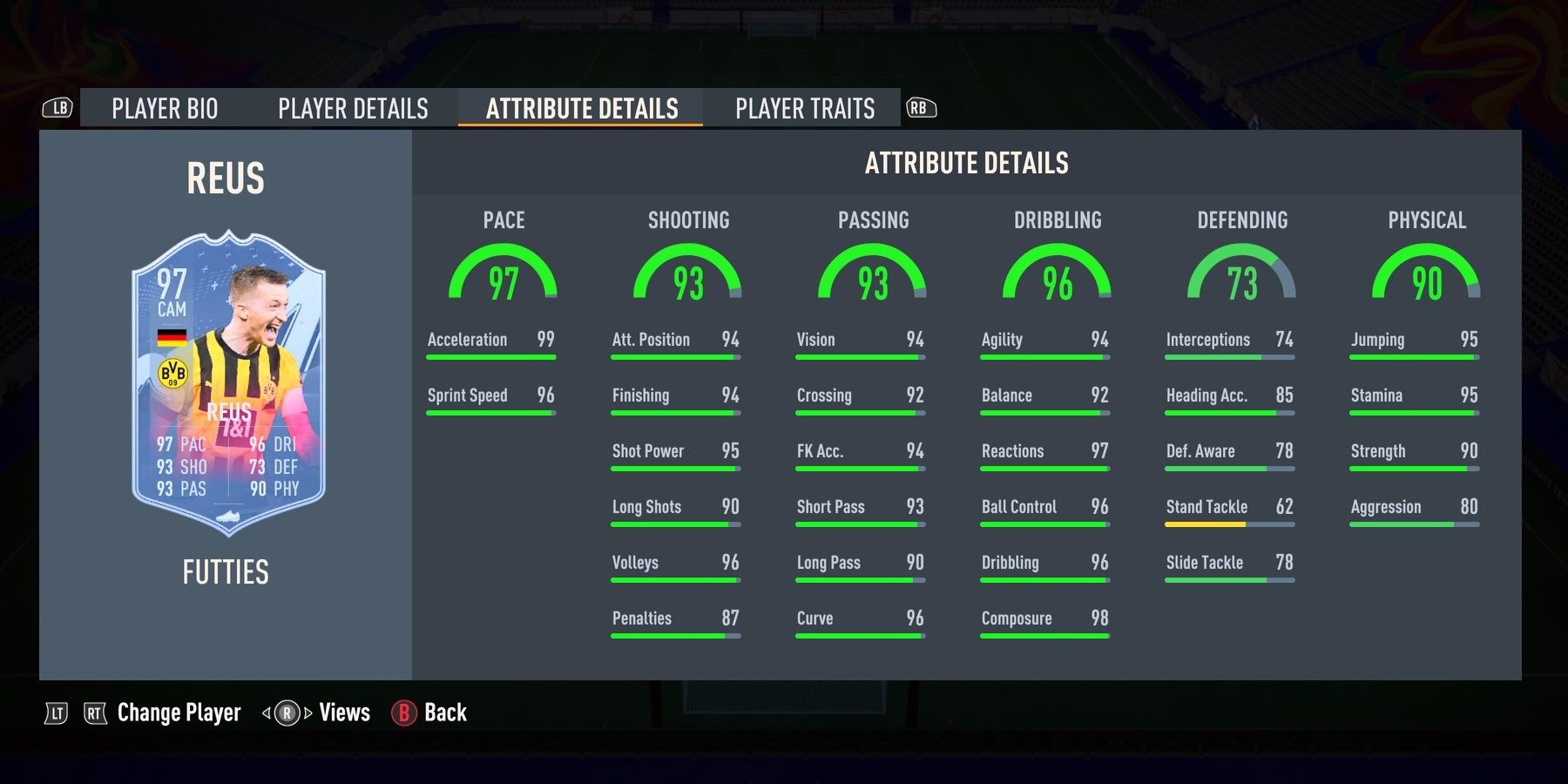Viewport: 1568px width, 784px height.
Task: Click the LT trigger icon for Change Player
Action: point(55,713)
